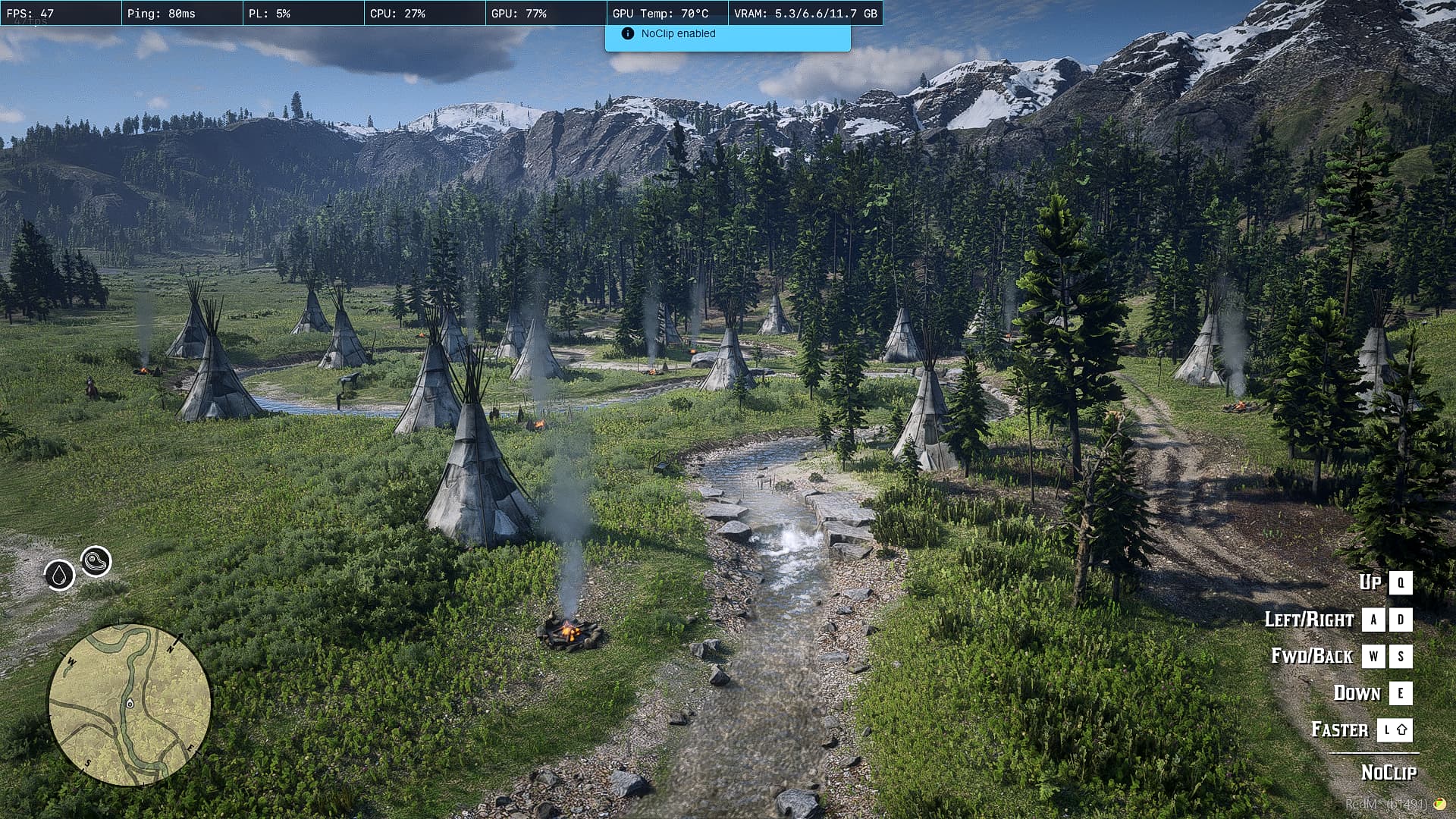Expand the minimap in the bottom left
This screenshot has height=819, width=1456.
[129, 705]
